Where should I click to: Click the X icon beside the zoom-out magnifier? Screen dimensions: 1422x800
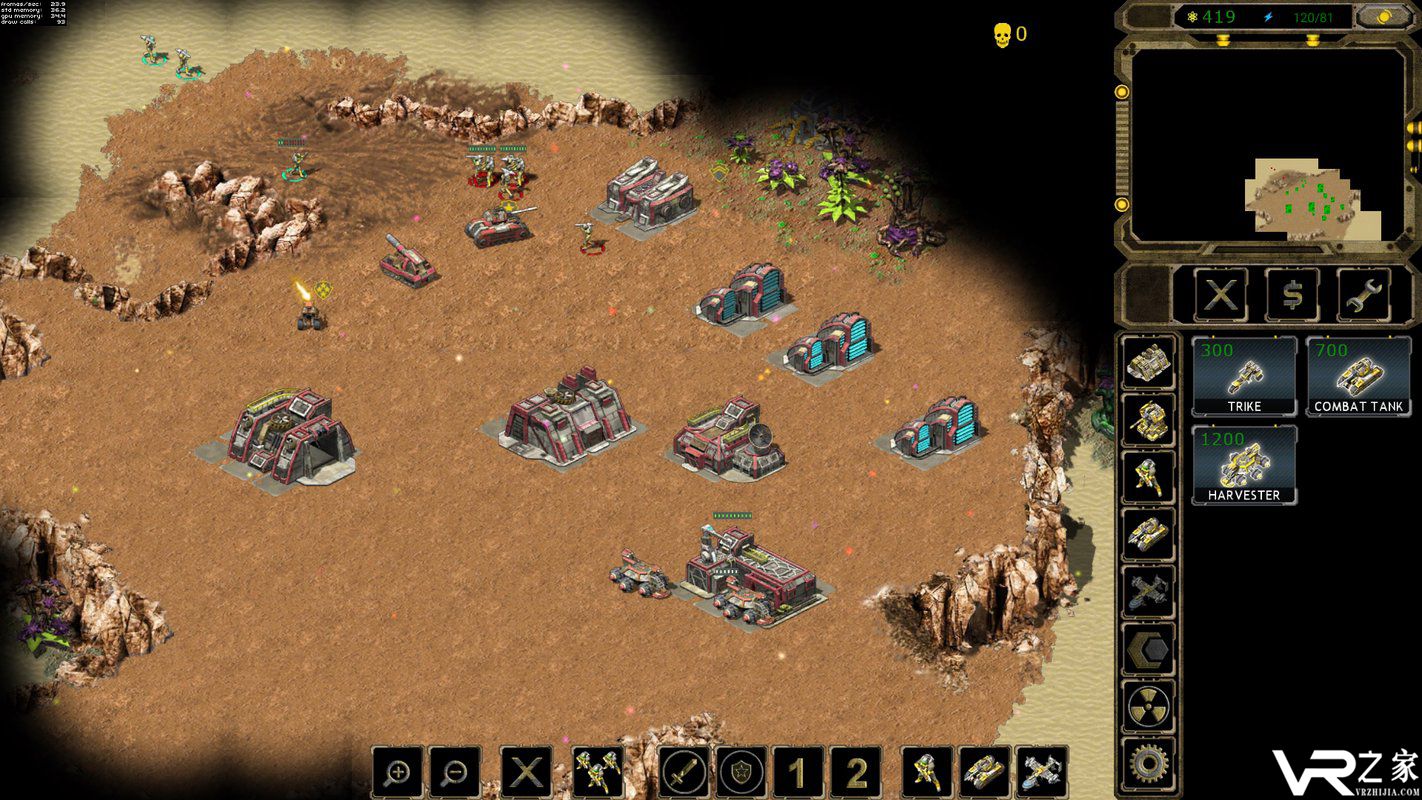pos(527,772)
